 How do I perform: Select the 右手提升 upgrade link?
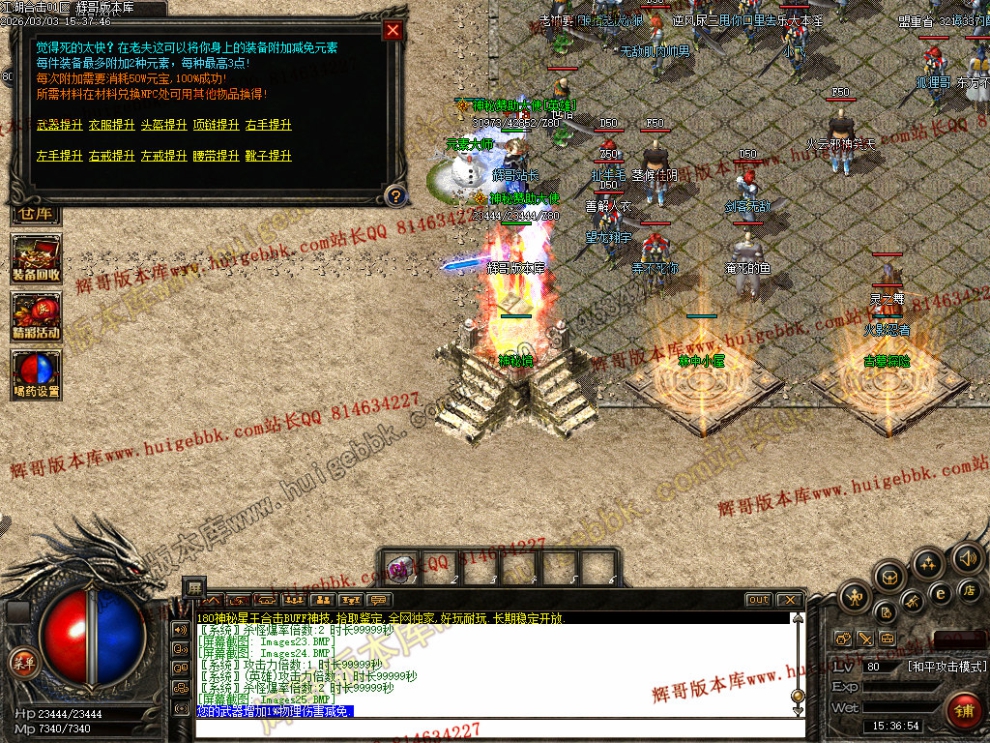coord(268,125)
